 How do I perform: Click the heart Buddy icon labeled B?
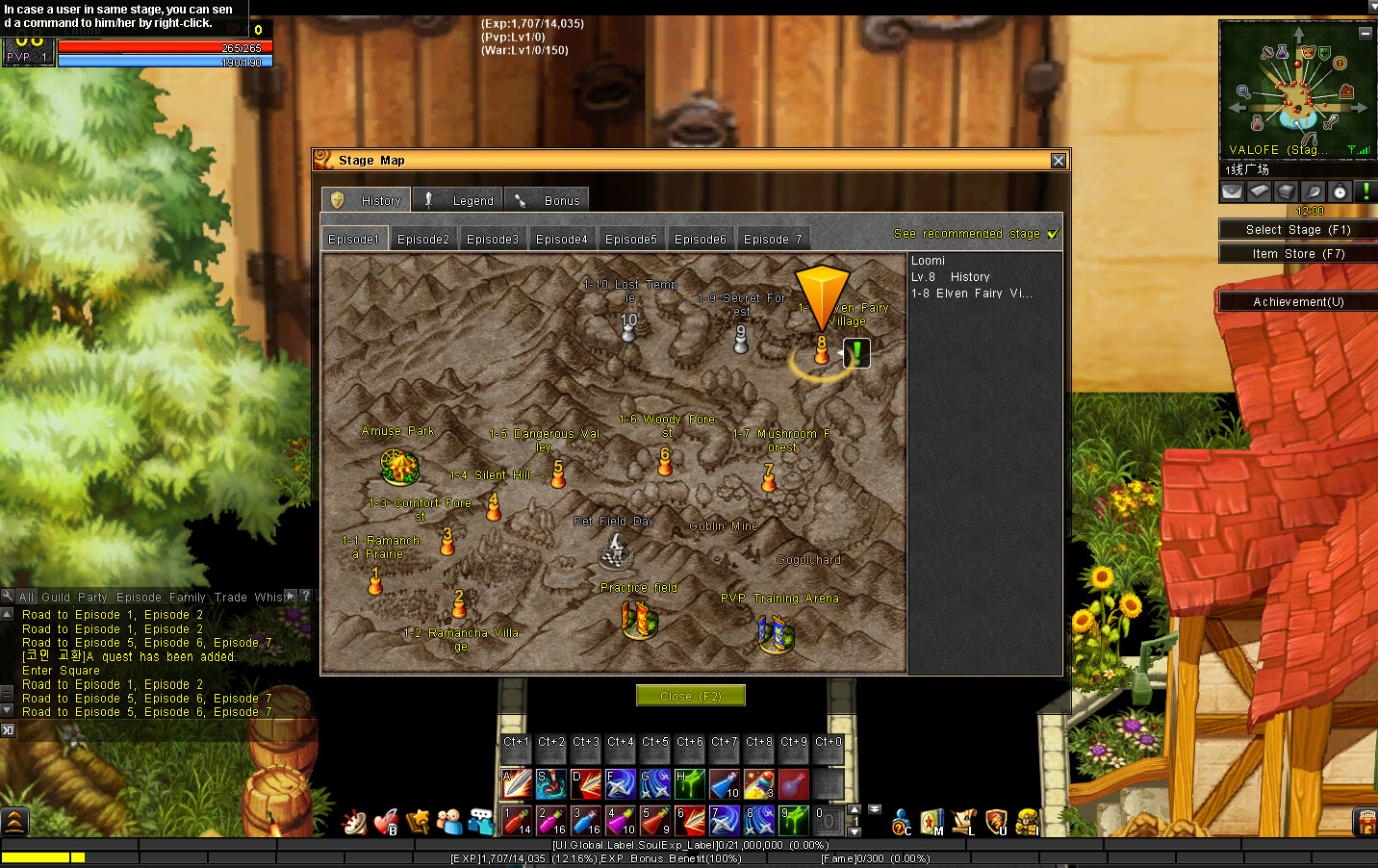(x=384, y=822)
